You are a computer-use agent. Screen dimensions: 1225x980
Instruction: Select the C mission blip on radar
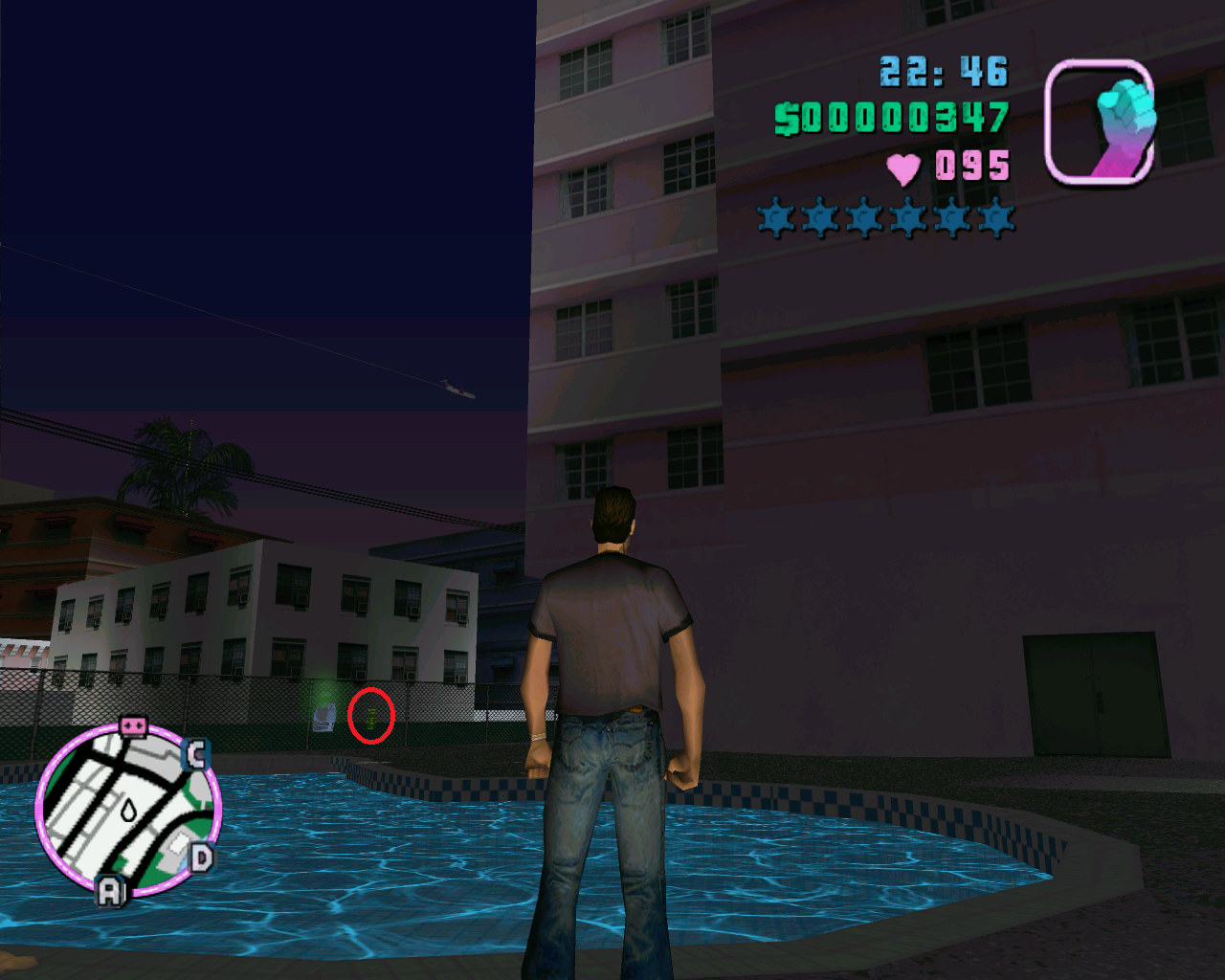(x=196, y=754)
